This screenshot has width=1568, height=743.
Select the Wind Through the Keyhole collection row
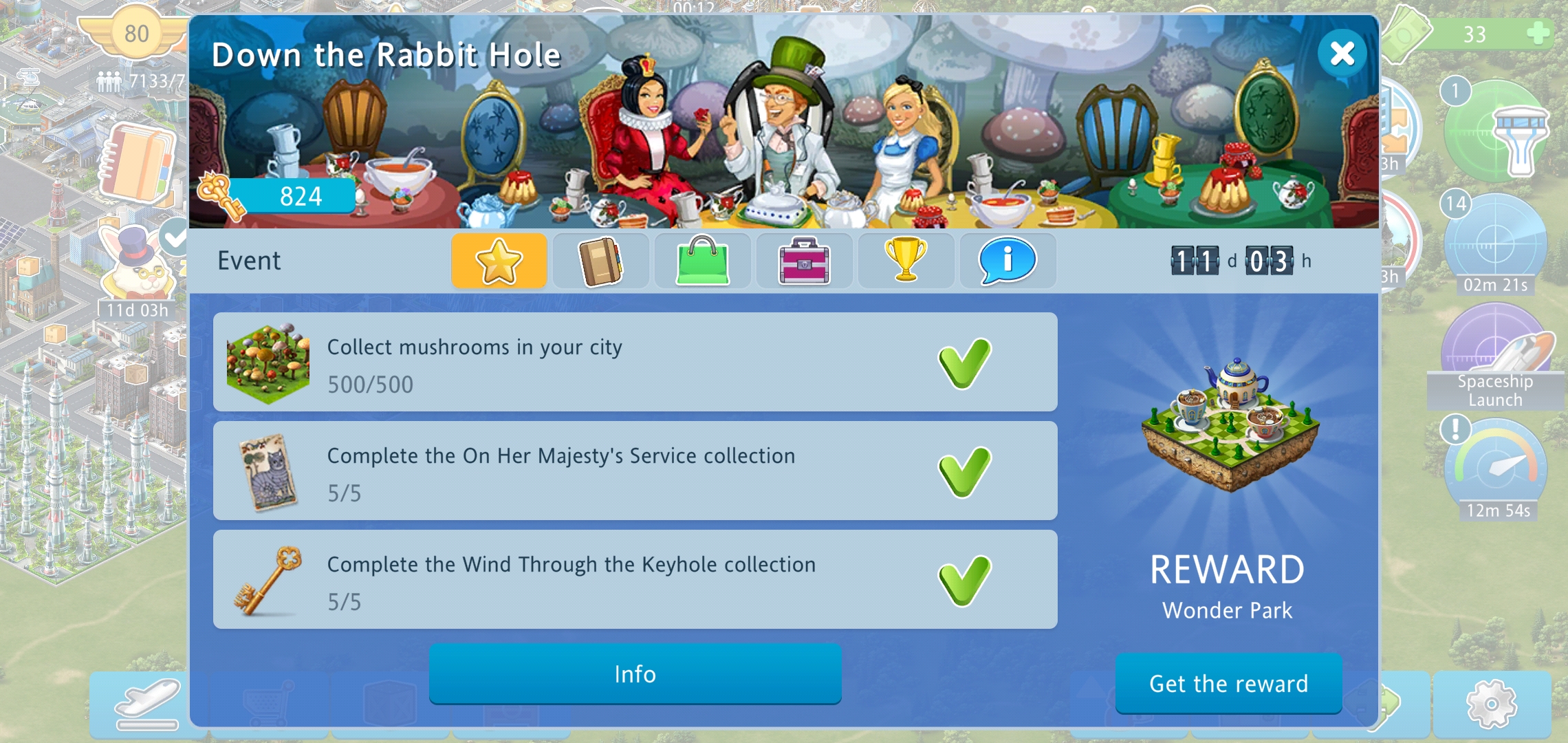click(x=635, y=580)
